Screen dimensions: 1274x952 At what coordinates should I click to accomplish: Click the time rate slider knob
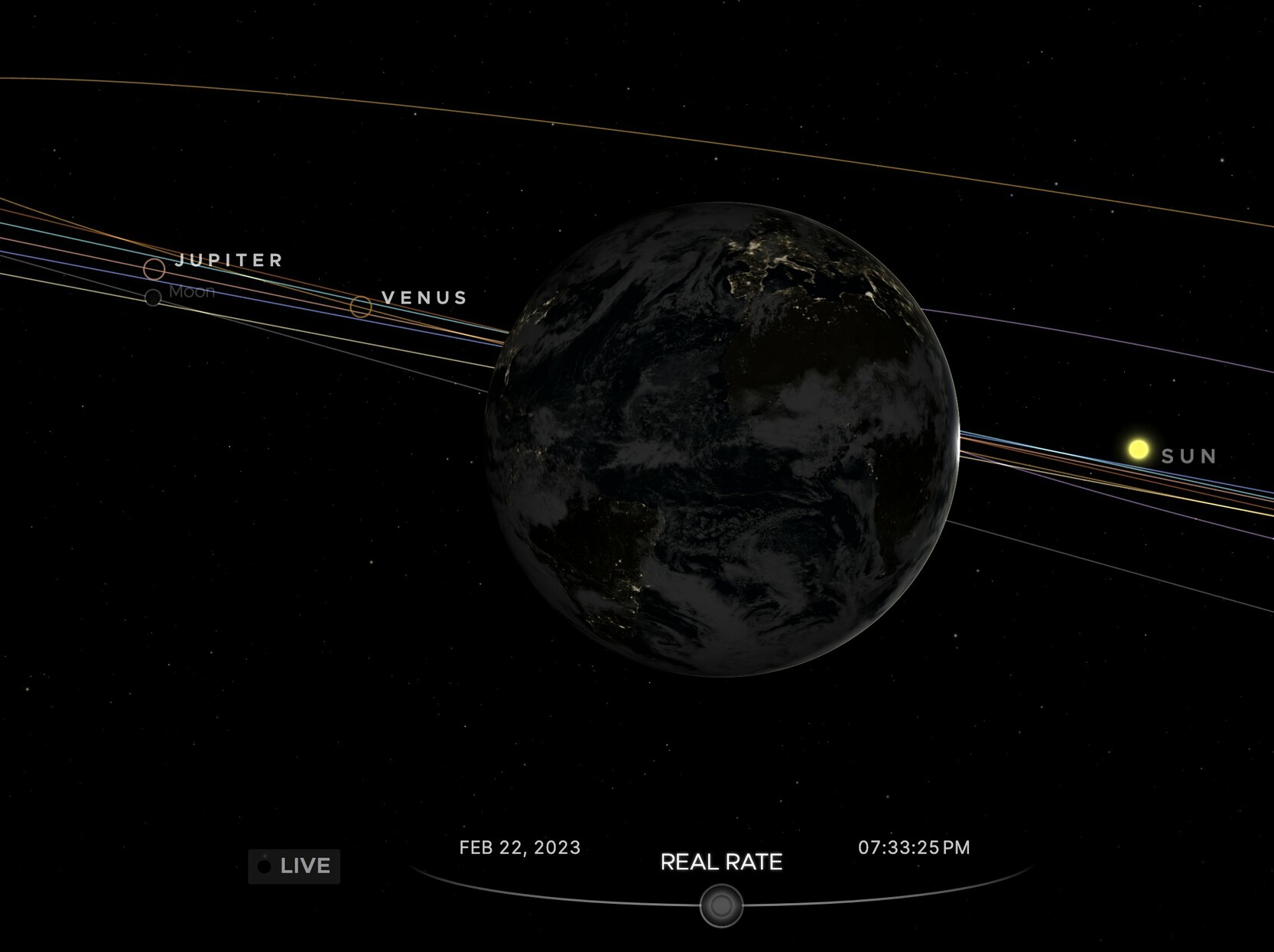click(721, 906)
